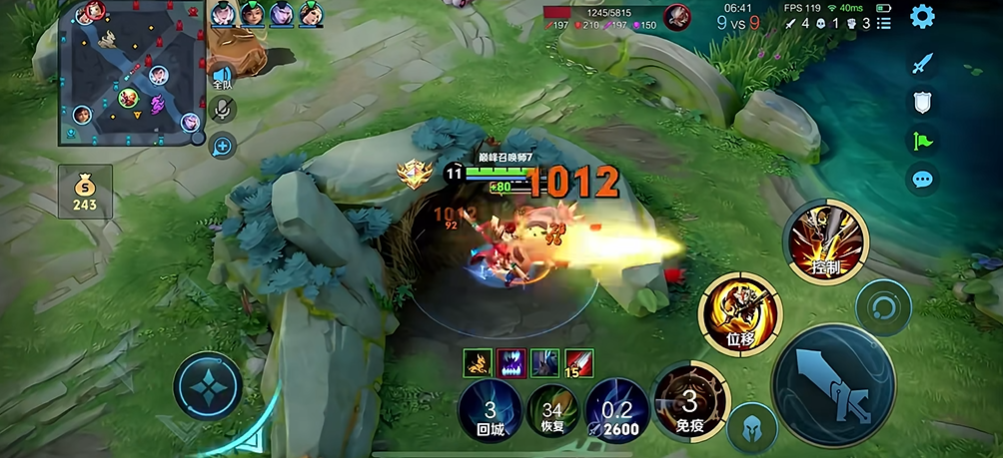
Task: Tap the helmet target-hero button
Action: 753,430
